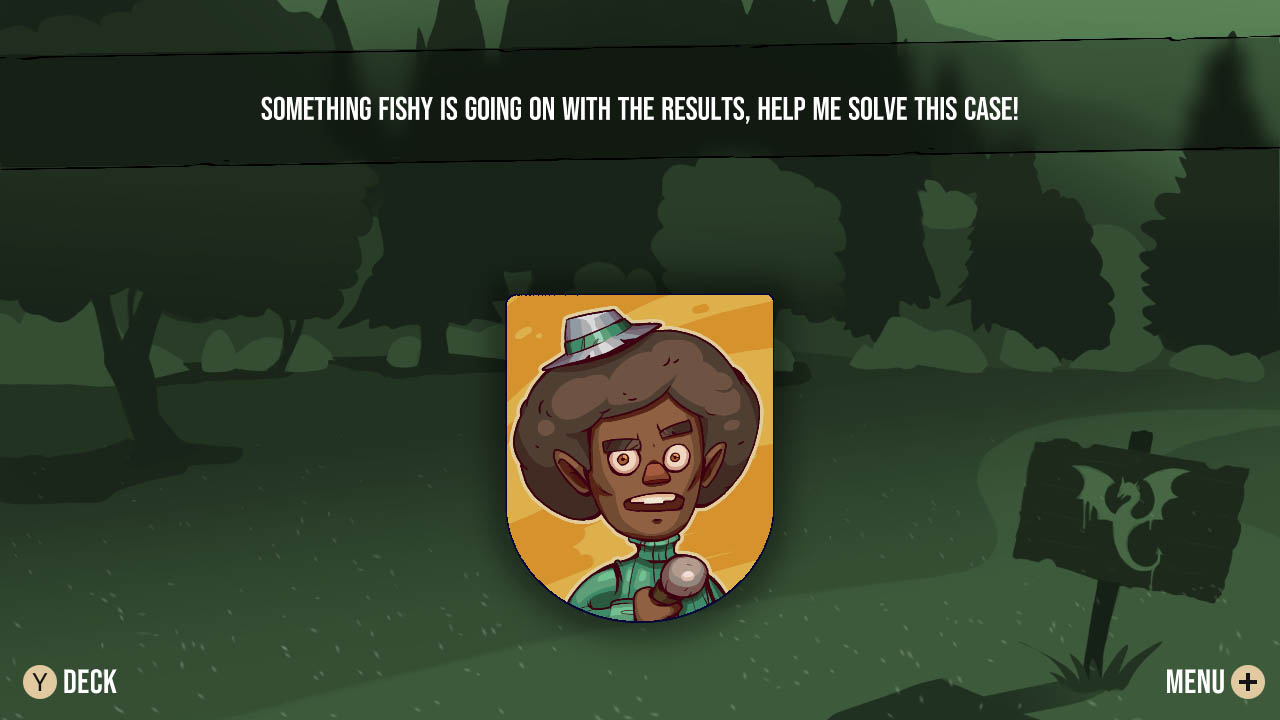This screenshot has width=1280, height=720.
Task: Click the press hat on the reporter
Action: pyautogui.click(x=600, y=338)
